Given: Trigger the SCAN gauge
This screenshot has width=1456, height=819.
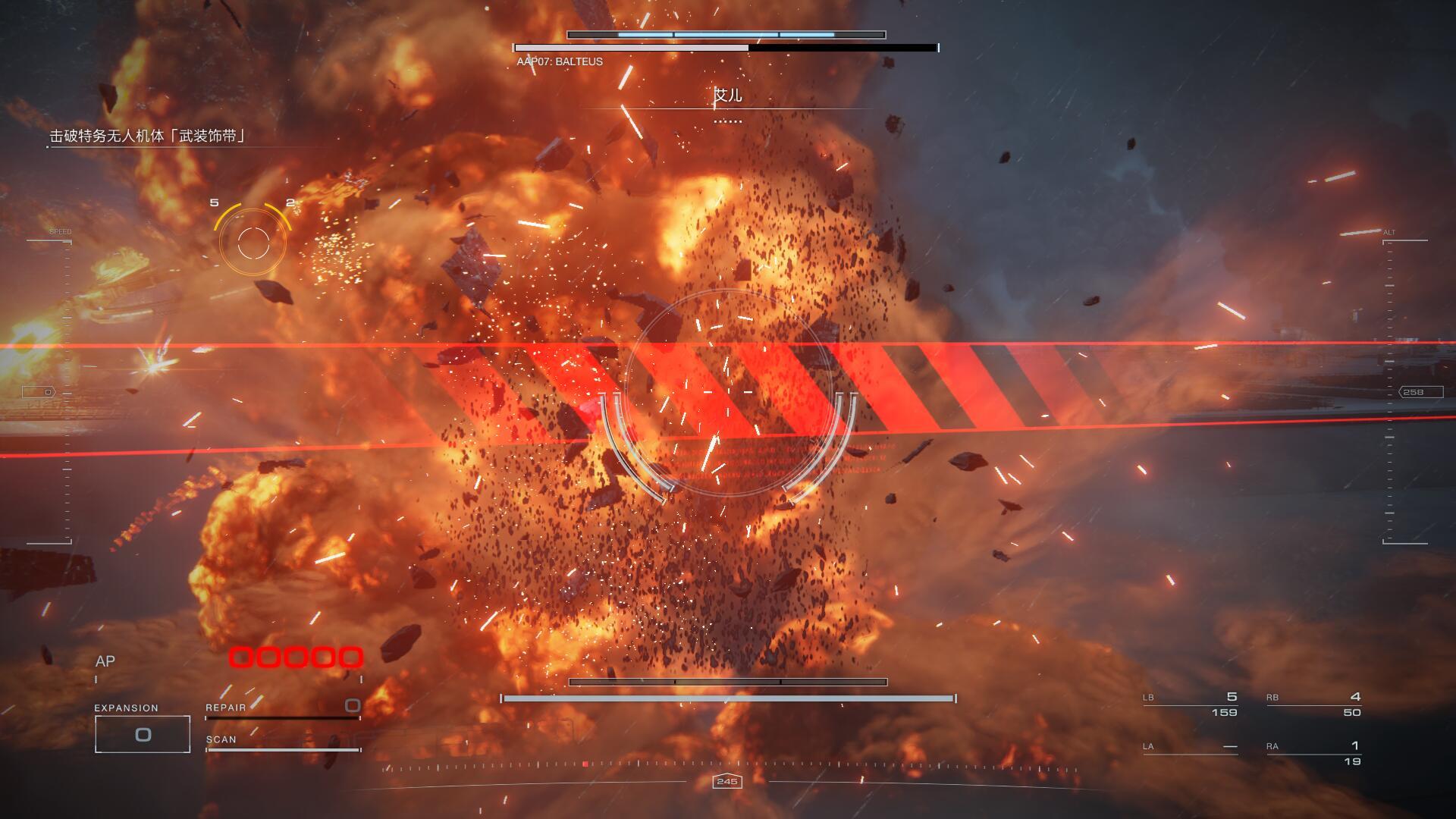Looking at the screenshot, I should tap(282, 743).
